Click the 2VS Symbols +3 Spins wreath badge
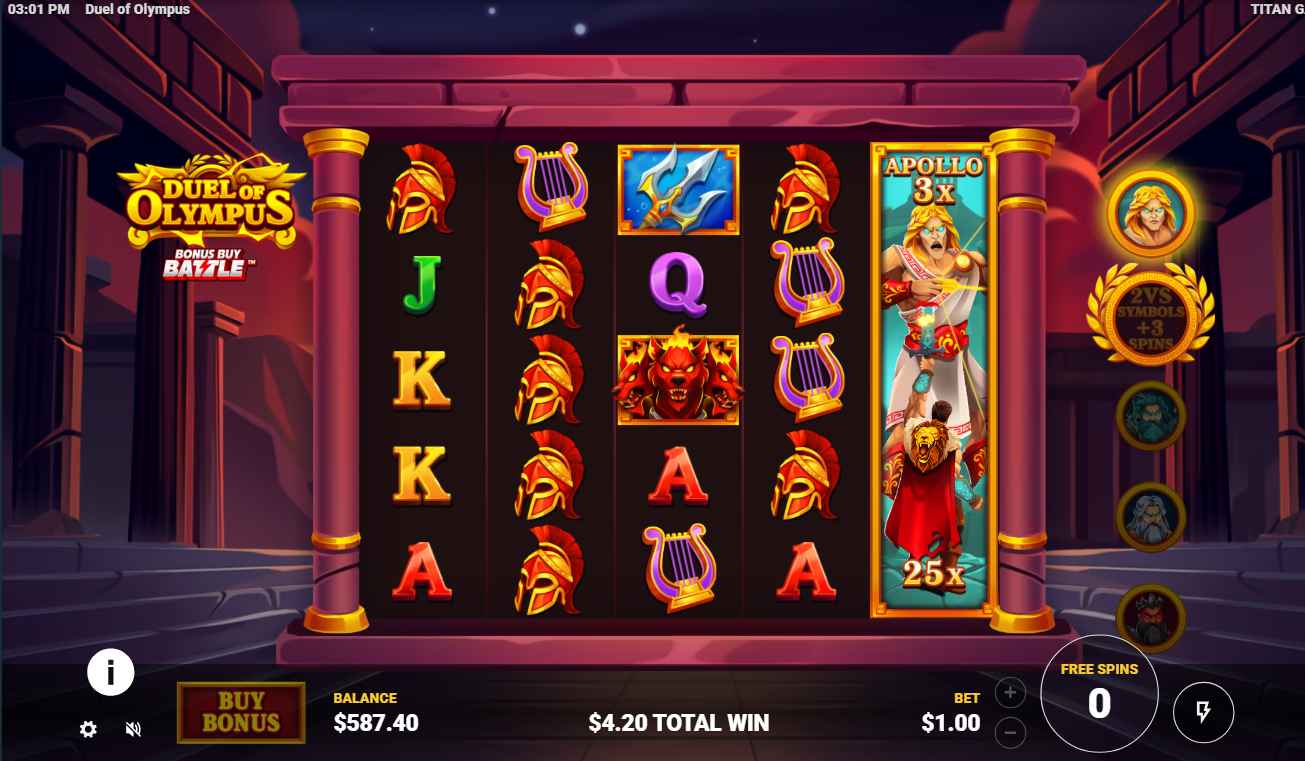1305x761 pixels. pos(1150,315)
